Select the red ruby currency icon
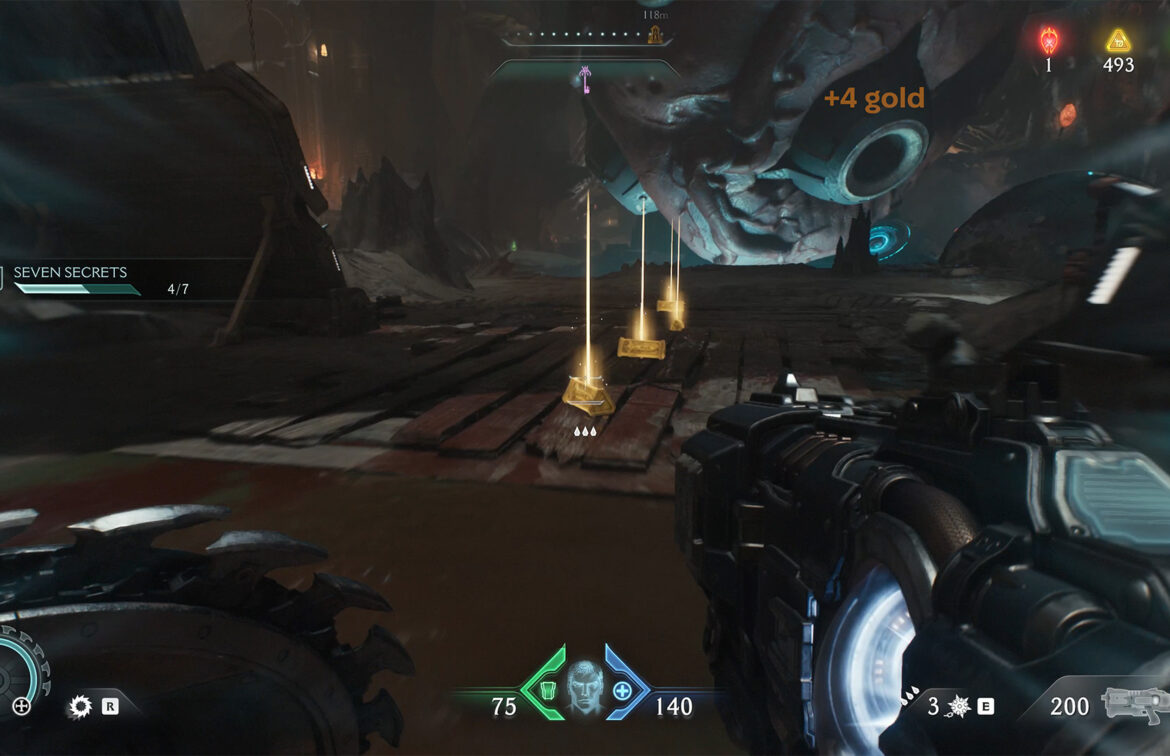 [x=1049, y=41]
